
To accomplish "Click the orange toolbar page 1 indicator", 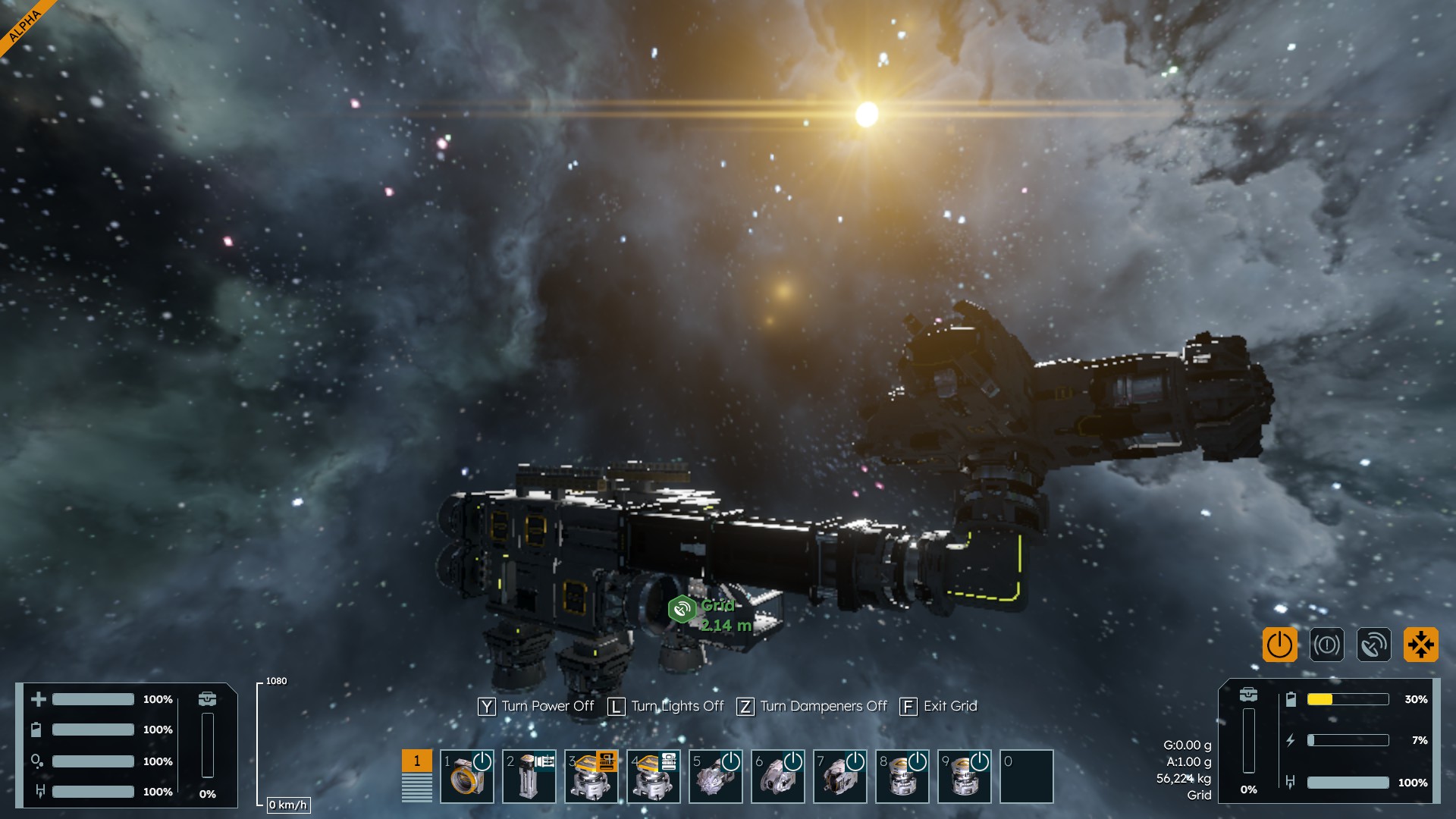I will click(x=416, y=761).
